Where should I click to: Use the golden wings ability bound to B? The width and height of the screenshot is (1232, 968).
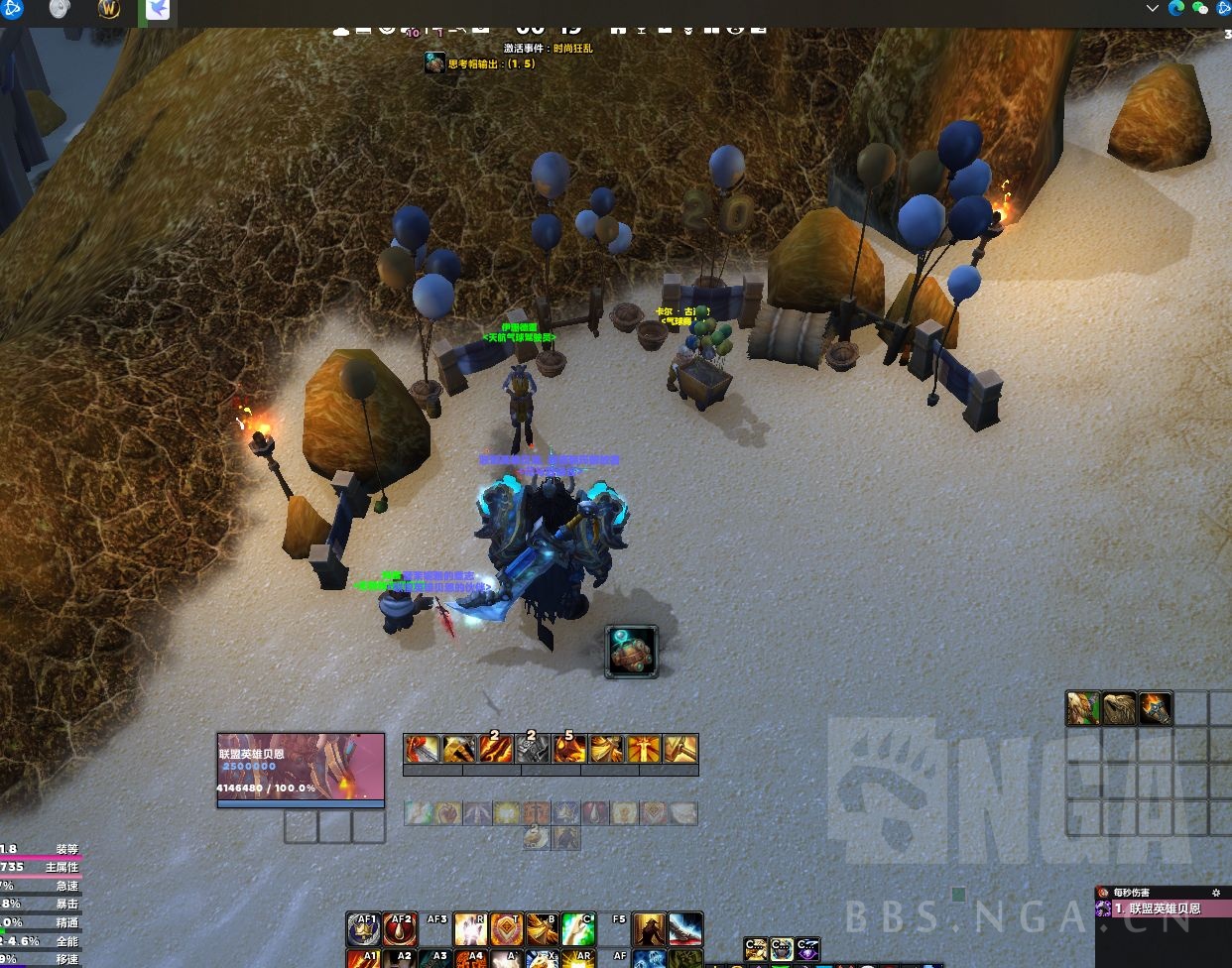542,928
